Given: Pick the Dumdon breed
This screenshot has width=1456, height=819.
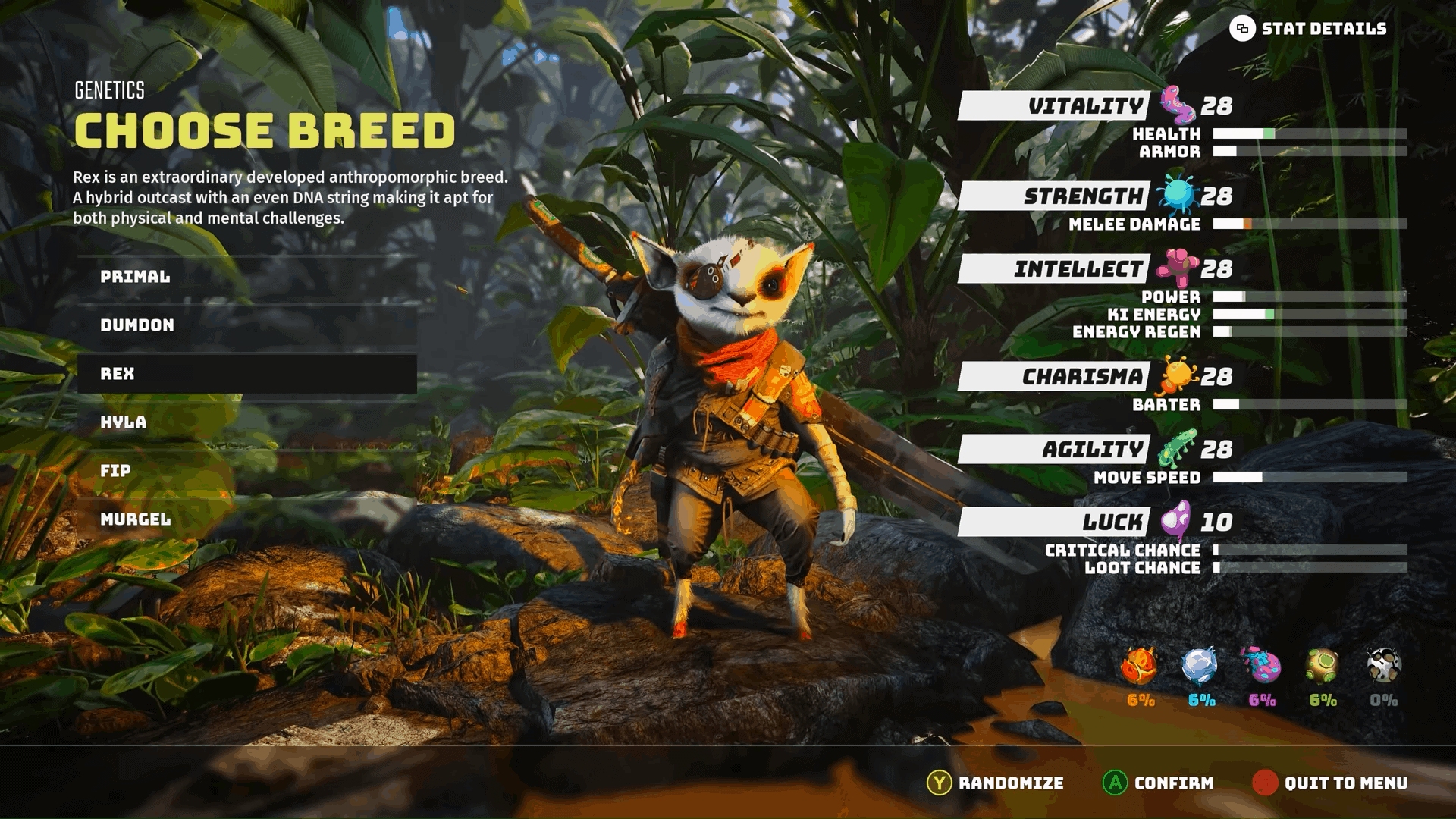Looking at the screenshot, I should point(243,325).
